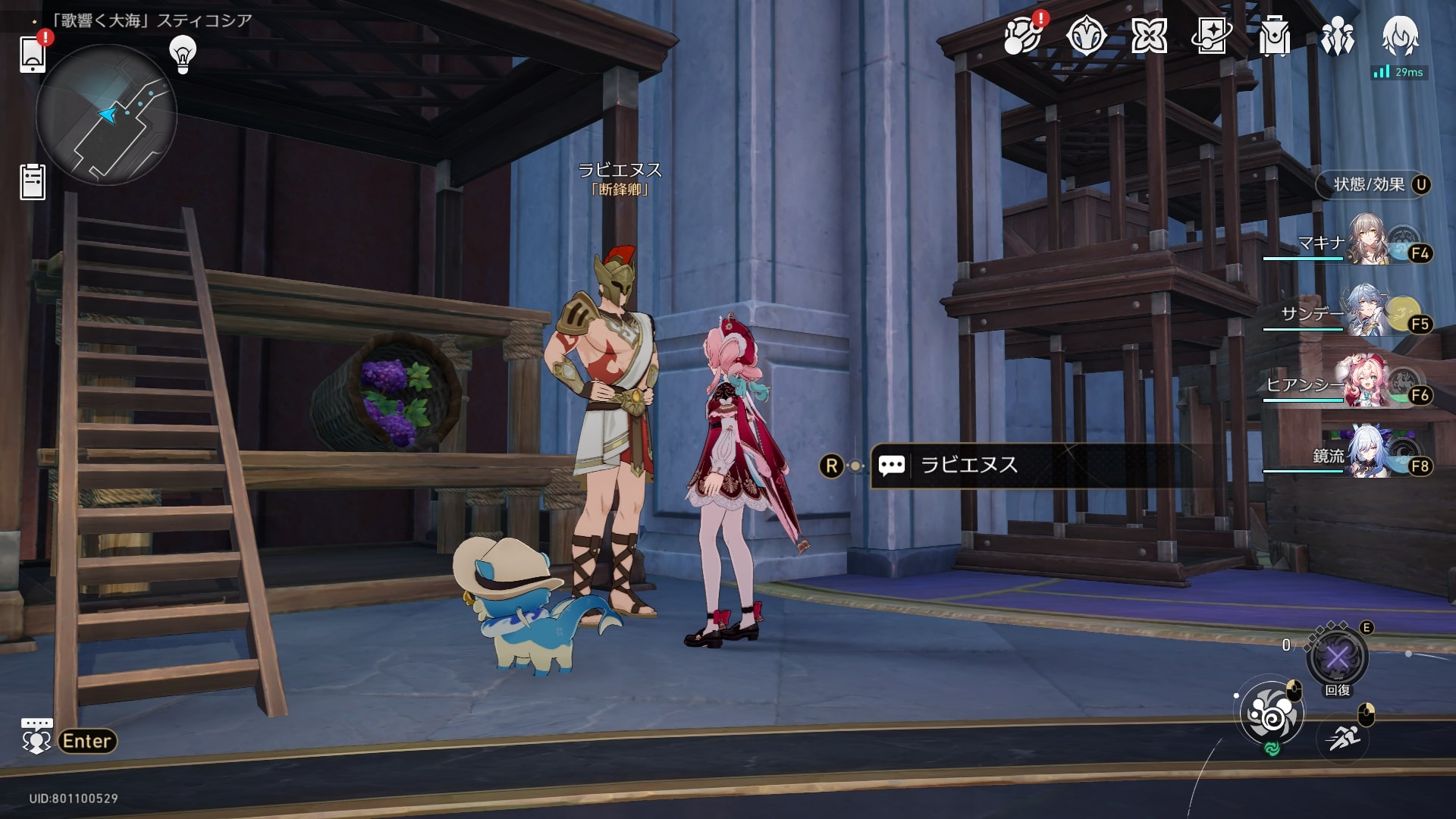Open the circular minimap
The height and width of the screenshot is (819, 1456).
106,115
